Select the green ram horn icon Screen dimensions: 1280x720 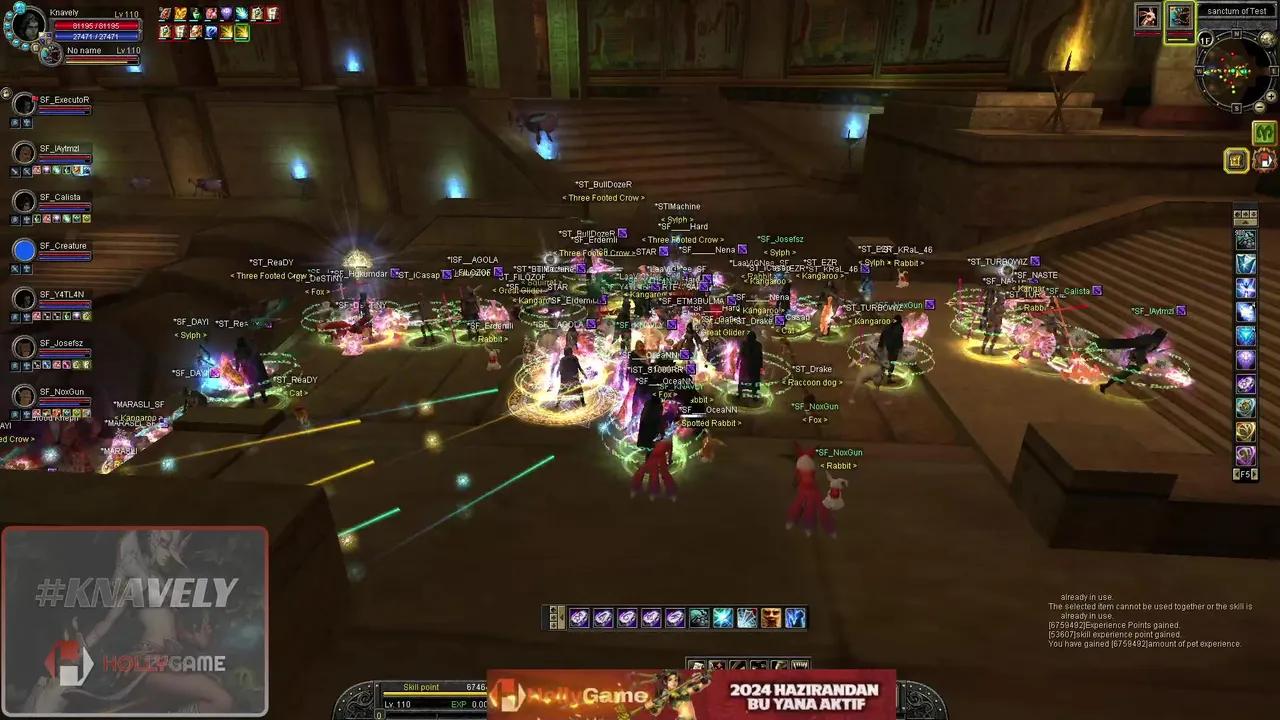pyautogui.click(x=1264, y=133)
